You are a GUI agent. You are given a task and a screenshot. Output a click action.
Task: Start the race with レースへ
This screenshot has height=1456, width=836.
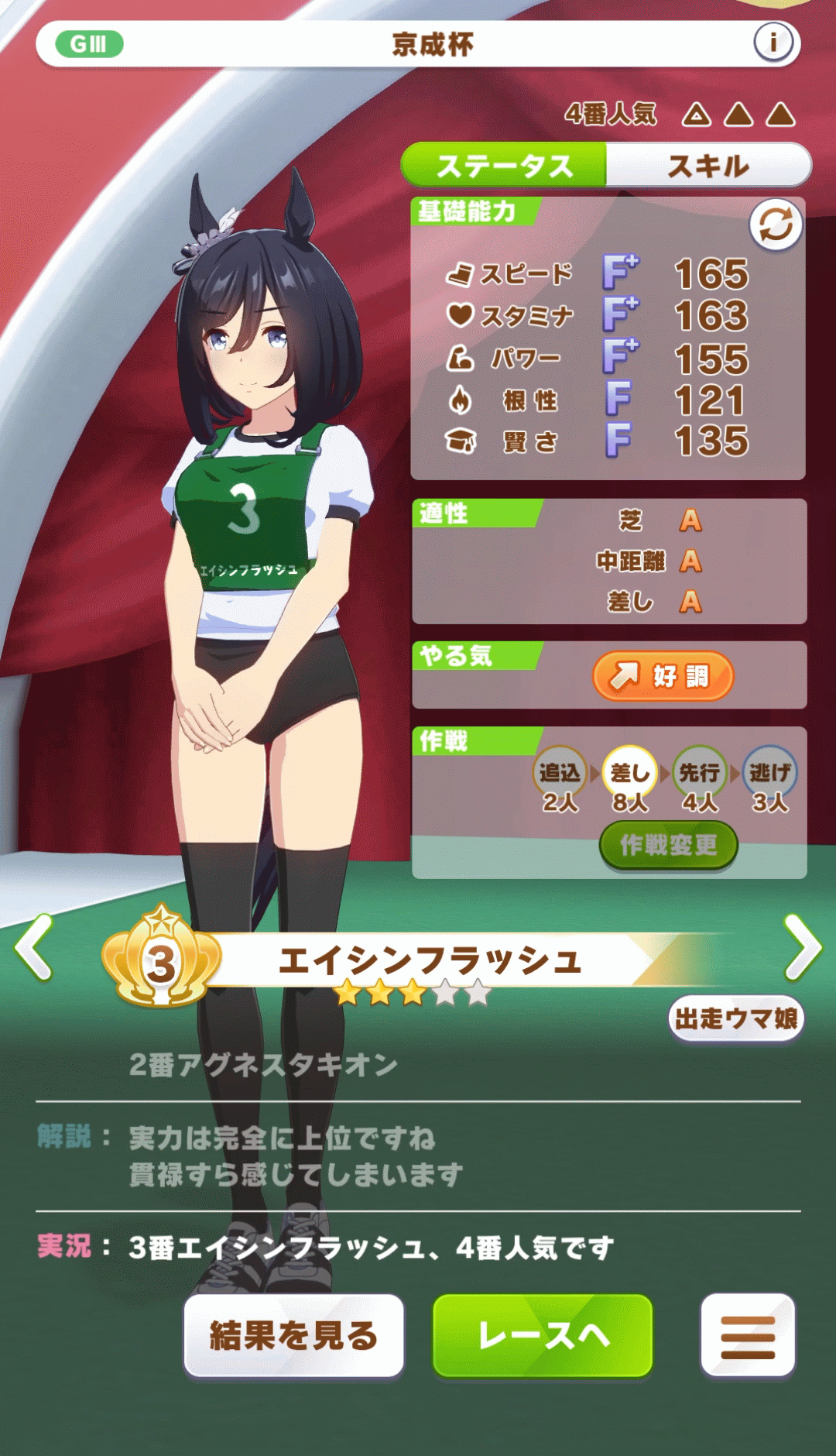coord(543,1335)
